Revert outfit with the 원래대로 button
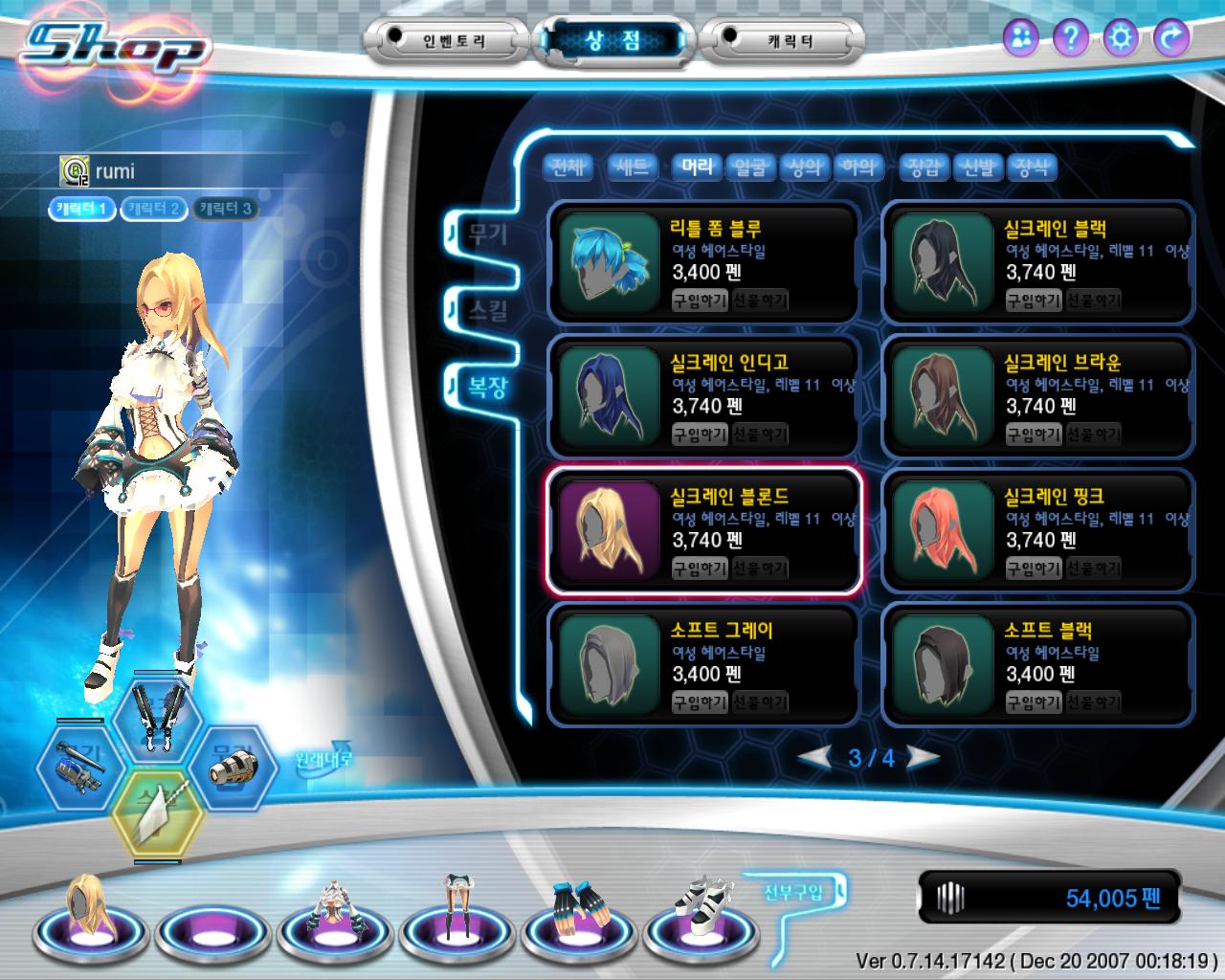 (x=323, y=760)
